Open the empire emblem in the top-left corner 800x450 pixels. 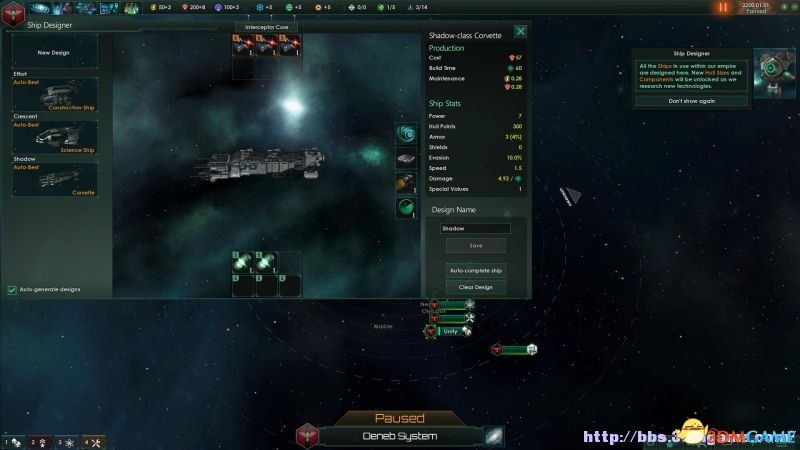coord(11,8)
